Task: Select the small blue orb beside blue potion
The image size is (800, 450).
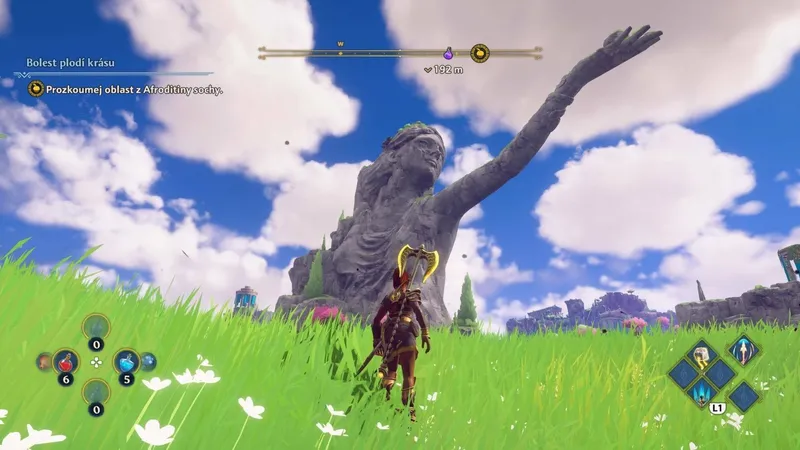Action: 149,361
